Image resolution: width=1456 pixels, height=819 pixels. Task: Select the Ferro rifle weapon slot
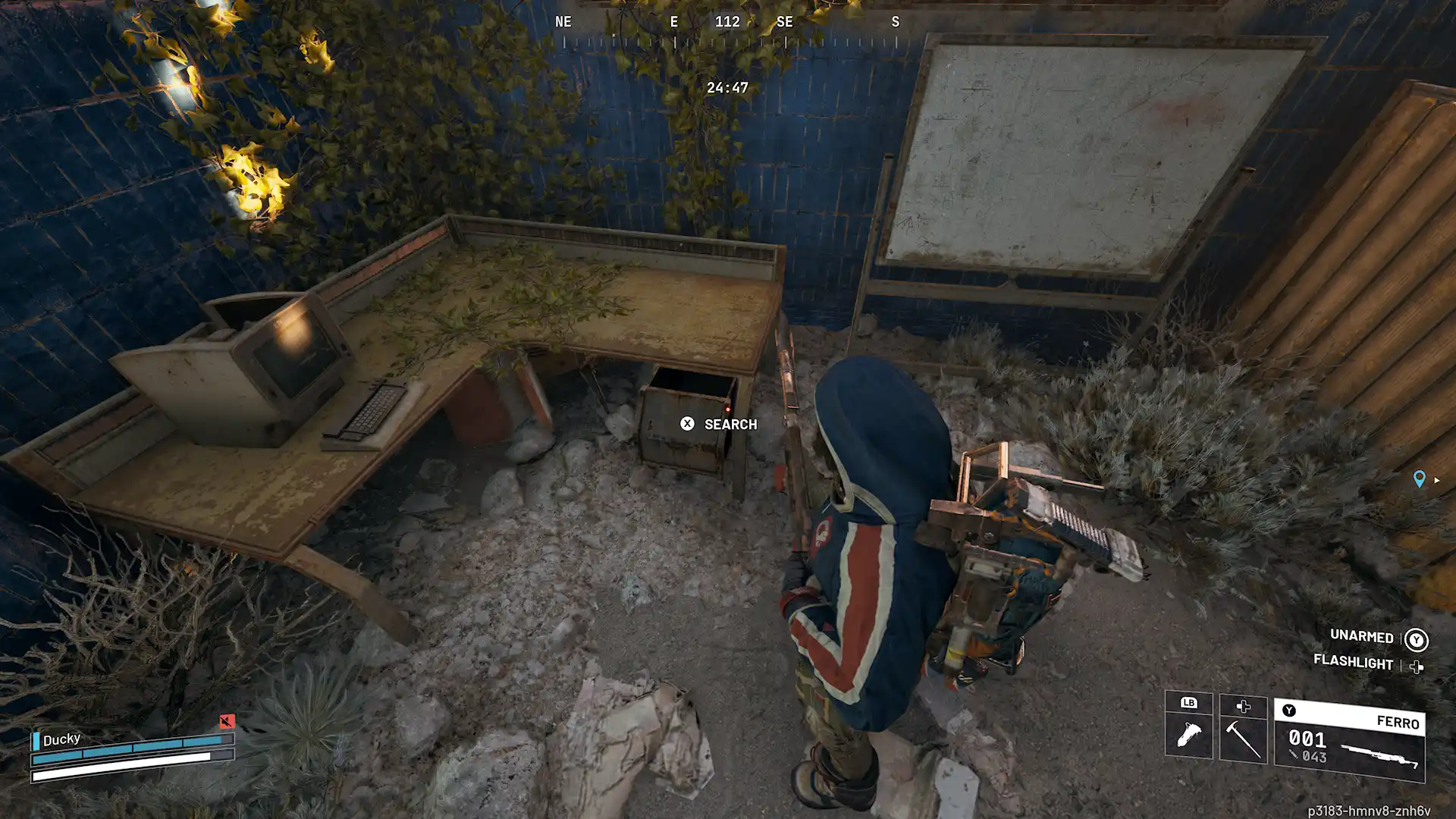(x=1350, y=741)
